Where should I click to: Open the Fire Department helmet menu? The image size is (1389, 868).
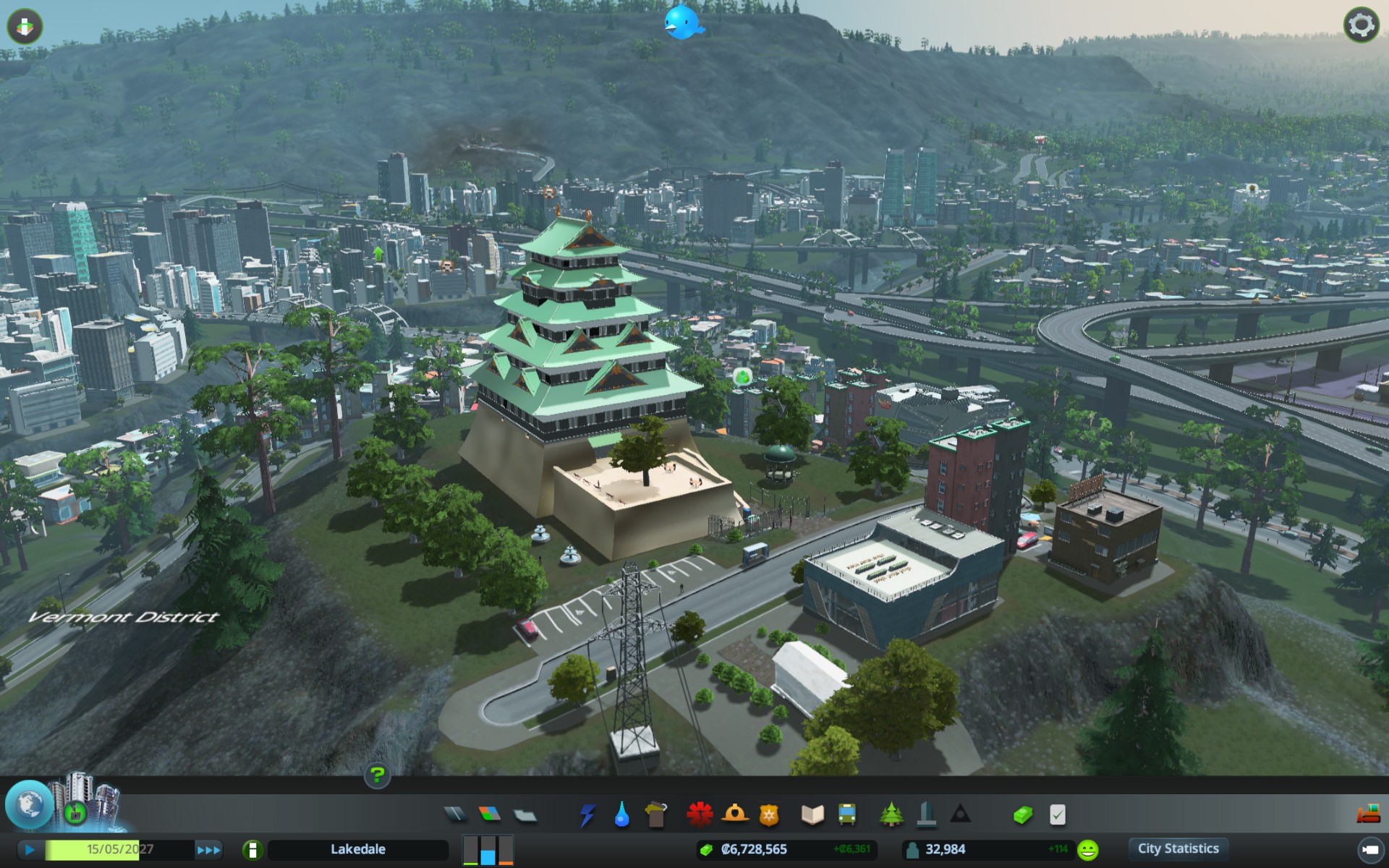pyautogui.click(x=734, y=814)
